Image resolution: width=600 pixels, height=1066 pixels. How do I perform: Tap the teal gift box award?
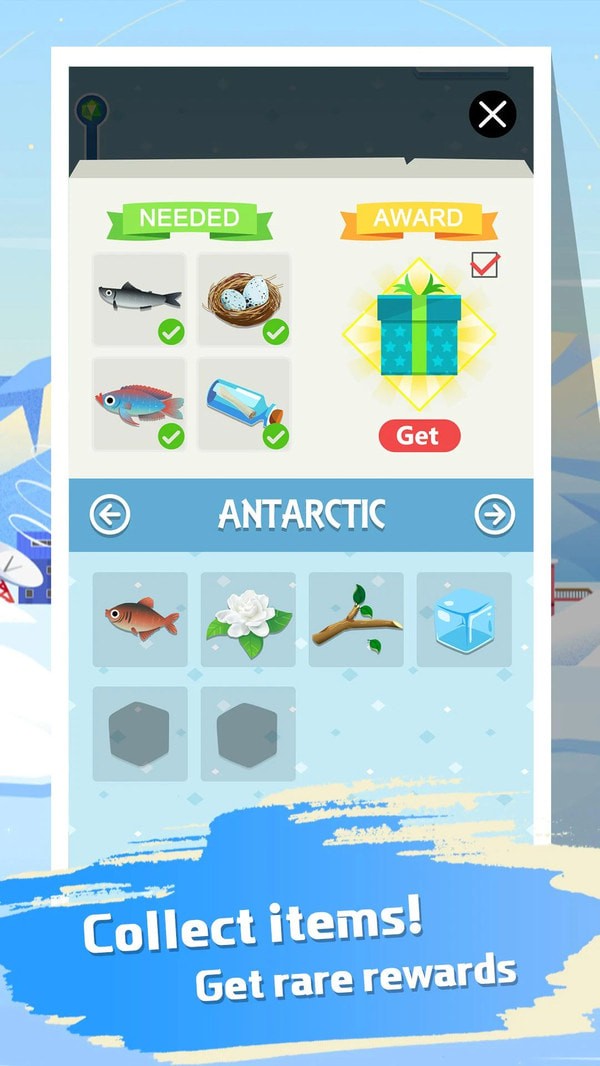[x=418, y=334]
